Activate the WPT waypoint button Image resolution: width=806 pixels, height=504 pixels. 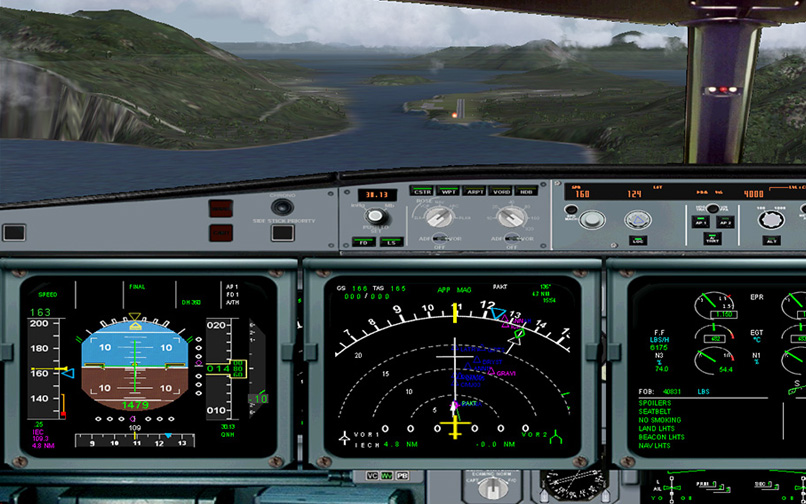449,191
